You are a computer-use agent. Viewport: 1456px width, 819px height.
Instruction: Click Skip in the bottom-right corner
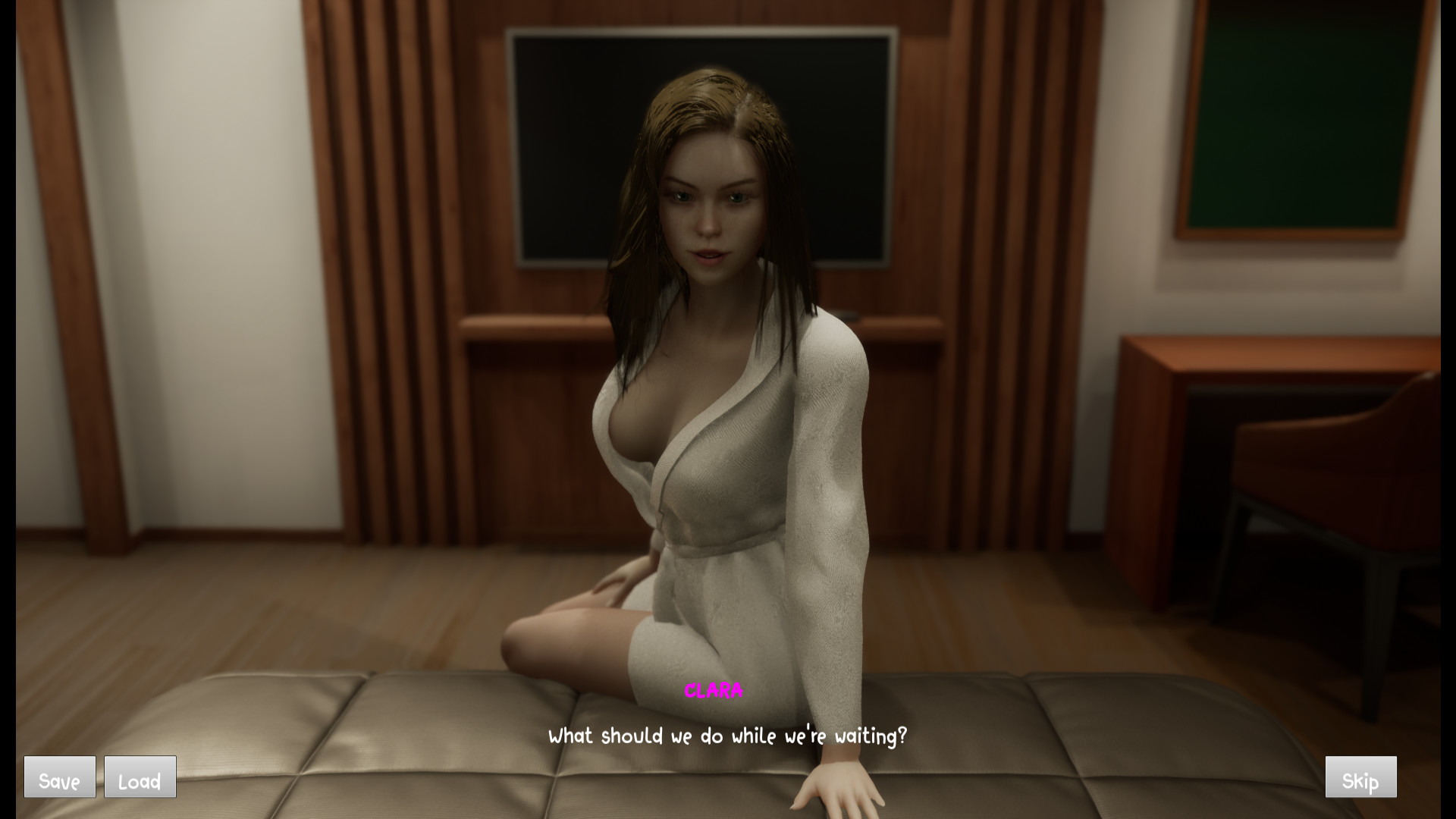pos(1361,777)
